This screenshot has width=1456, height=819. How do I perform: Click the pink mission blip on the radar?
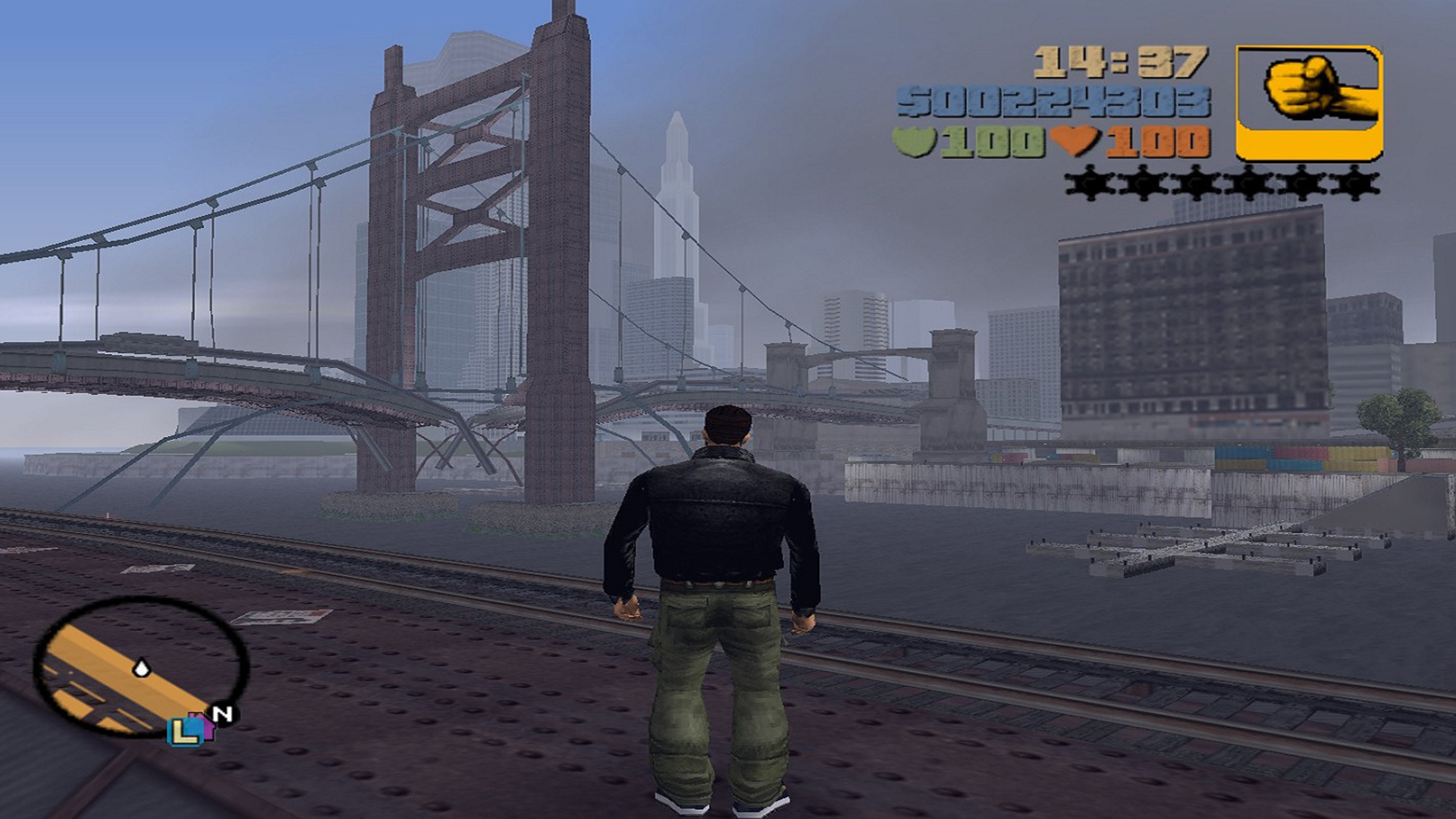pos(203,725)
